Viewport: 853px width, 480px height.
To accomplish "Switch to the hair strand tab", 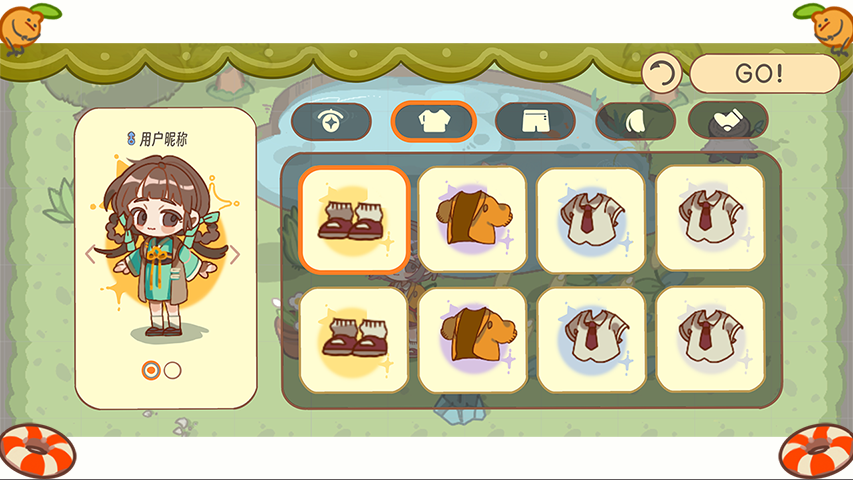I will click(x=636, y=121).
